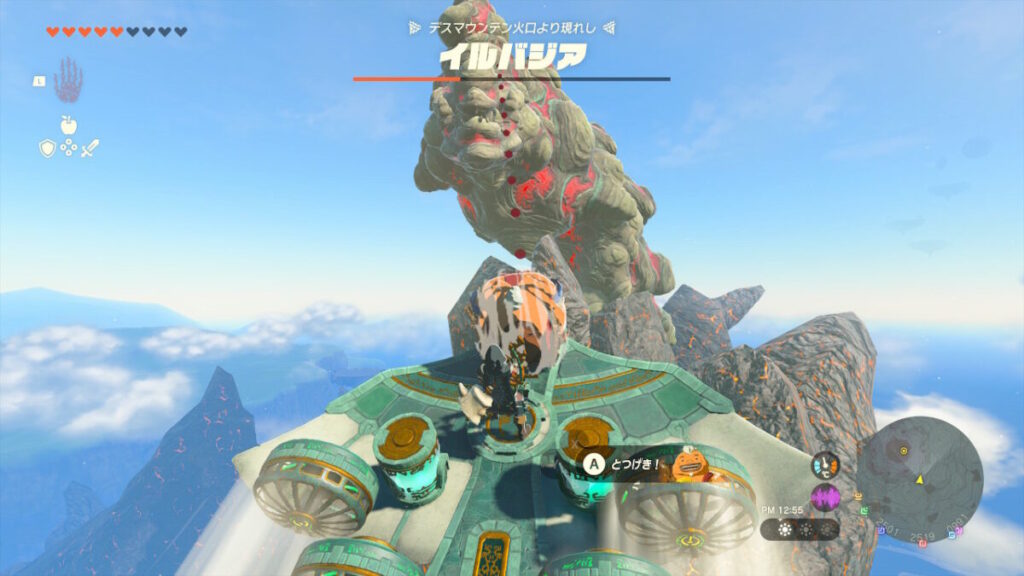Image resolution: width=1024 pixels, height=576 pixels.
Task: Open the shield quick-select icon
Action: (x=46, y=148)
